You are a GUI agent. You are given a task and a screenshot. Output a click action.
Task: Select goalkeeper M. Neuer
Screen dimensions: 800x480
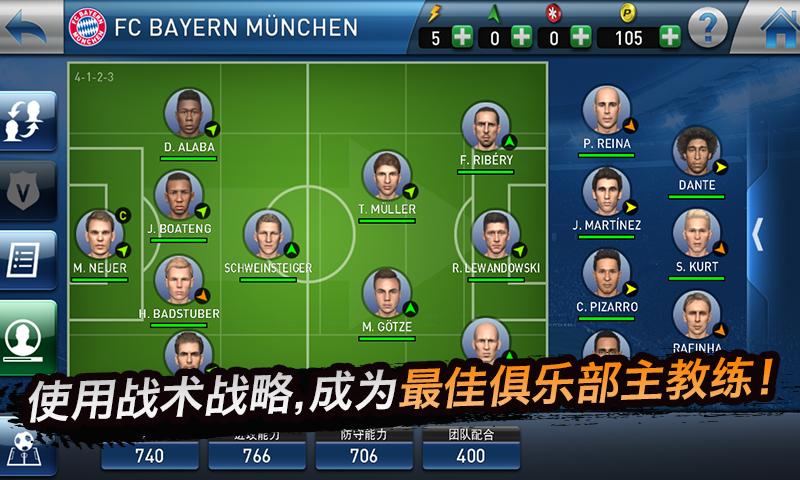click(x=98, y=235)
